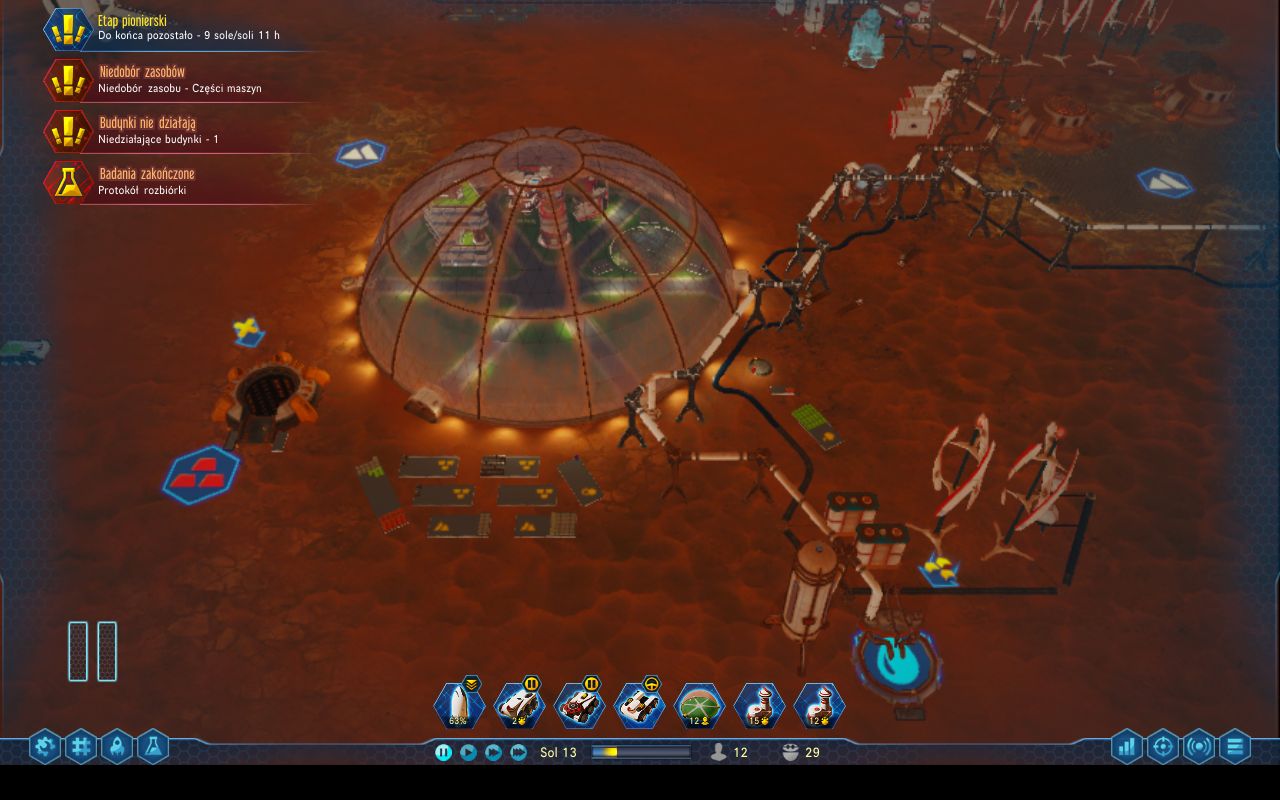Image resolution: width=1280 pixels, height=800 pixels.
Task: Click the Badania zakończone notification
Action: coord(160,179)
